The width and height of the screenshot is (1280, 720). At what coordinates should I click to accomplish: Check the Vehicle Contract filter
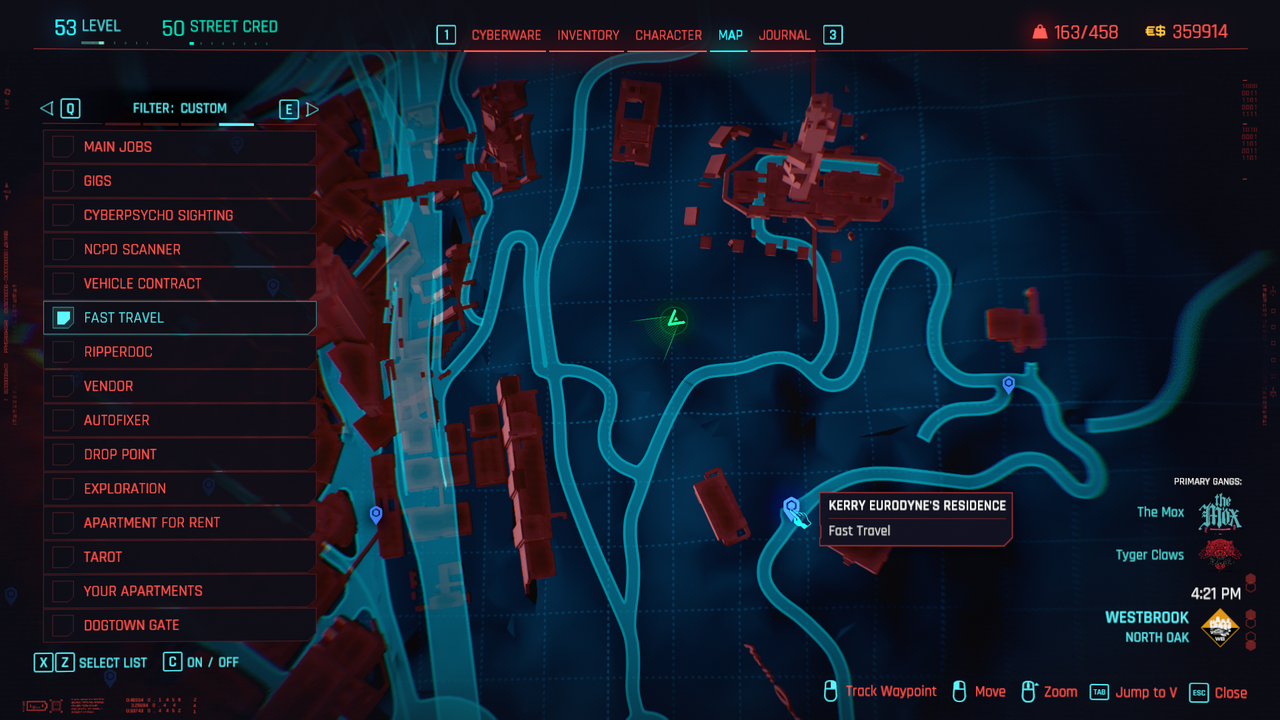tap(64, 283)
